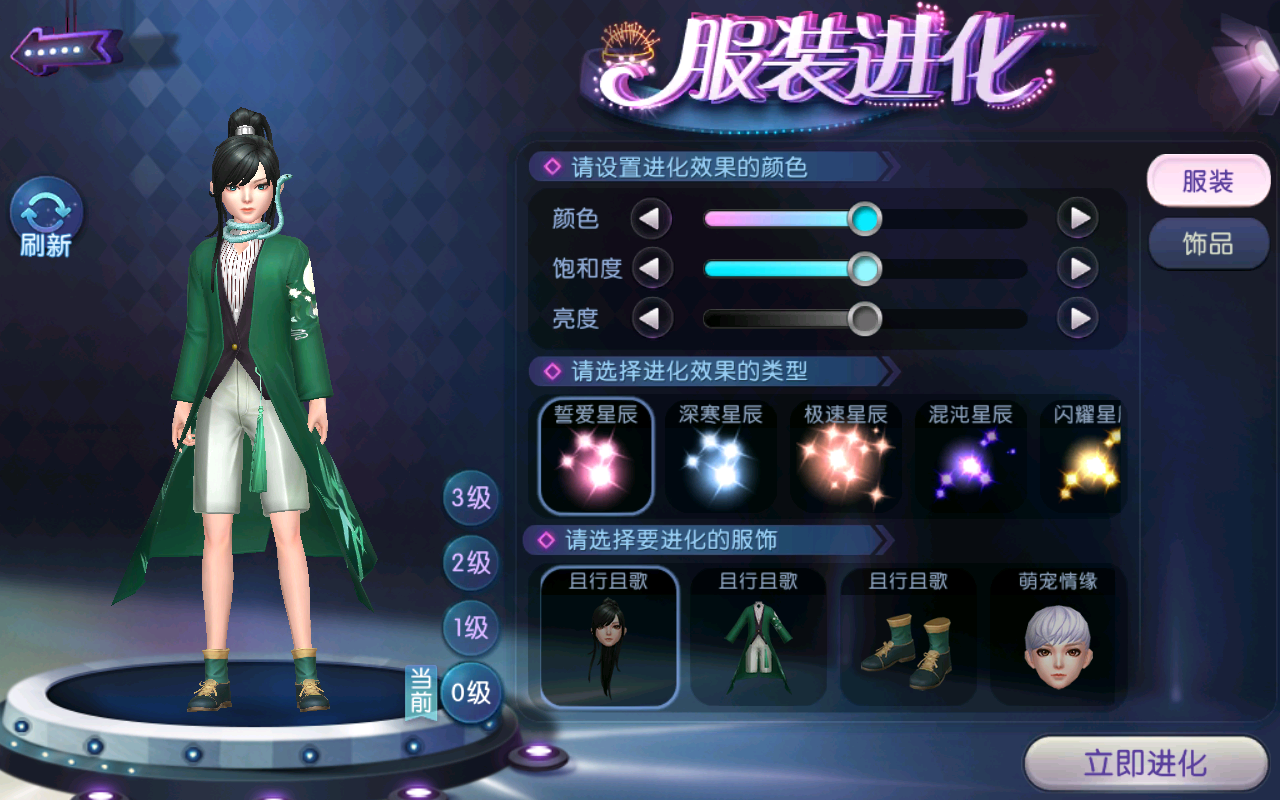The width and height of the screenshot is (1280, 800).
Task: Lower 饱和度 using the left arrow
Action: pos(651,268)
